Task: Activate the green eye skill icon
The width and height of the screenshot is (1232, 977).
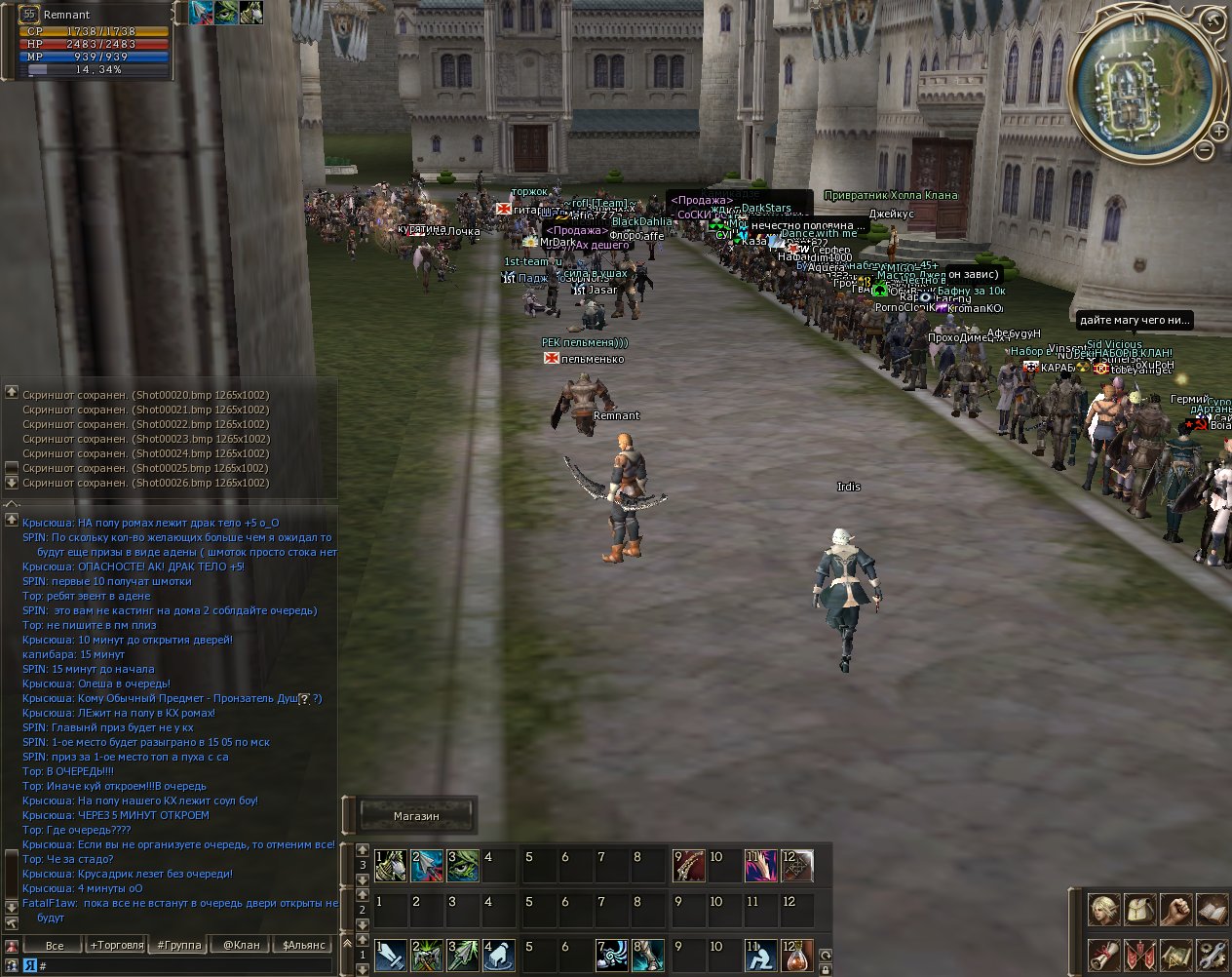Action: click(463, 866)
